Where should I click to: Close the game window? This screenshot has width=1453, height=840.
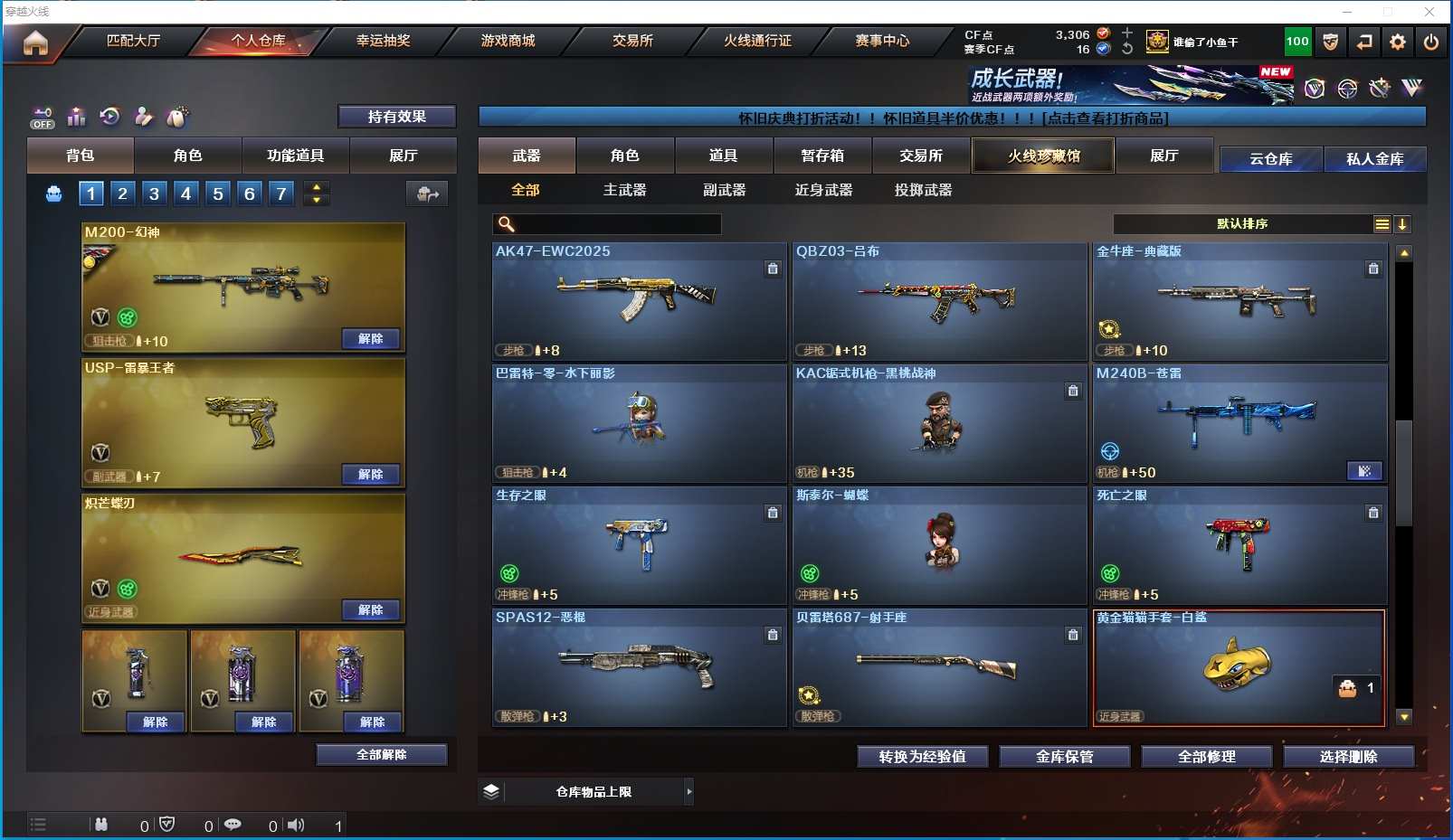(x=1429, y=11)
